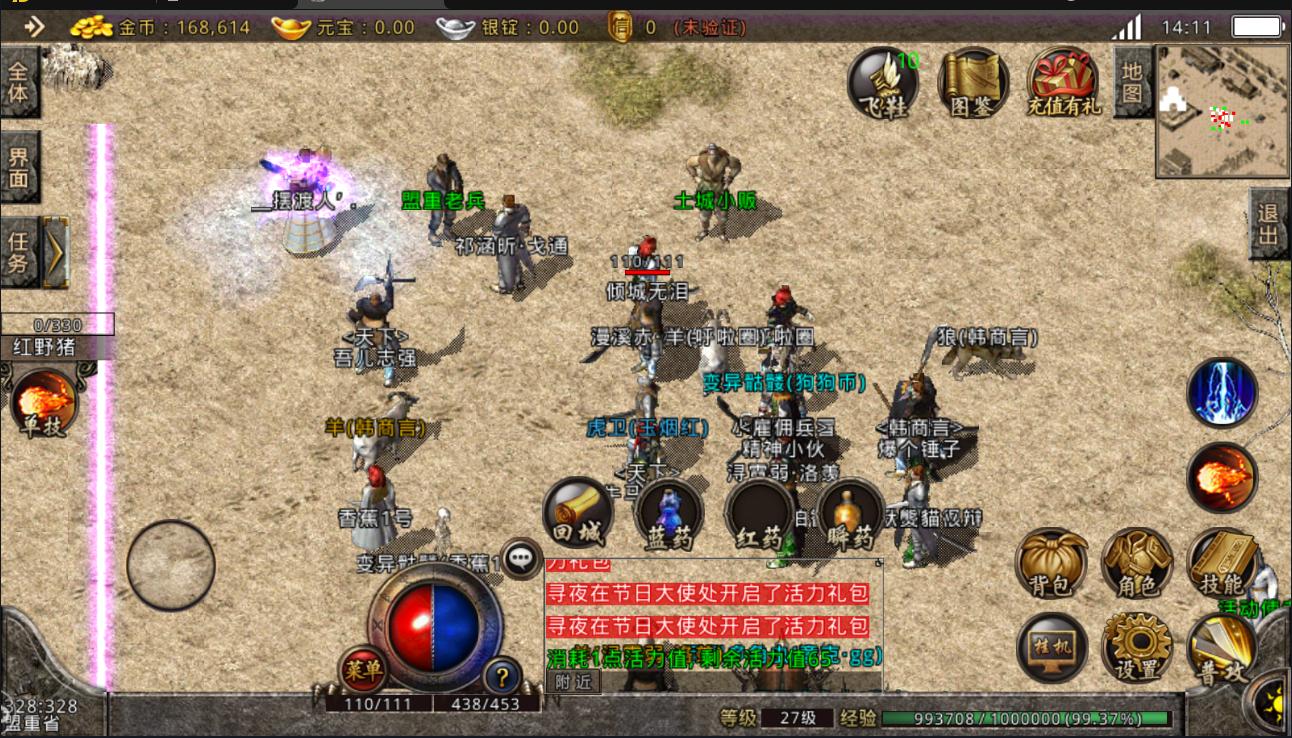Image resolution: width=1292 pixels, height=738 pixels.
Task: Switch to the 全体 side tab
Action: [x=19, y=82]
